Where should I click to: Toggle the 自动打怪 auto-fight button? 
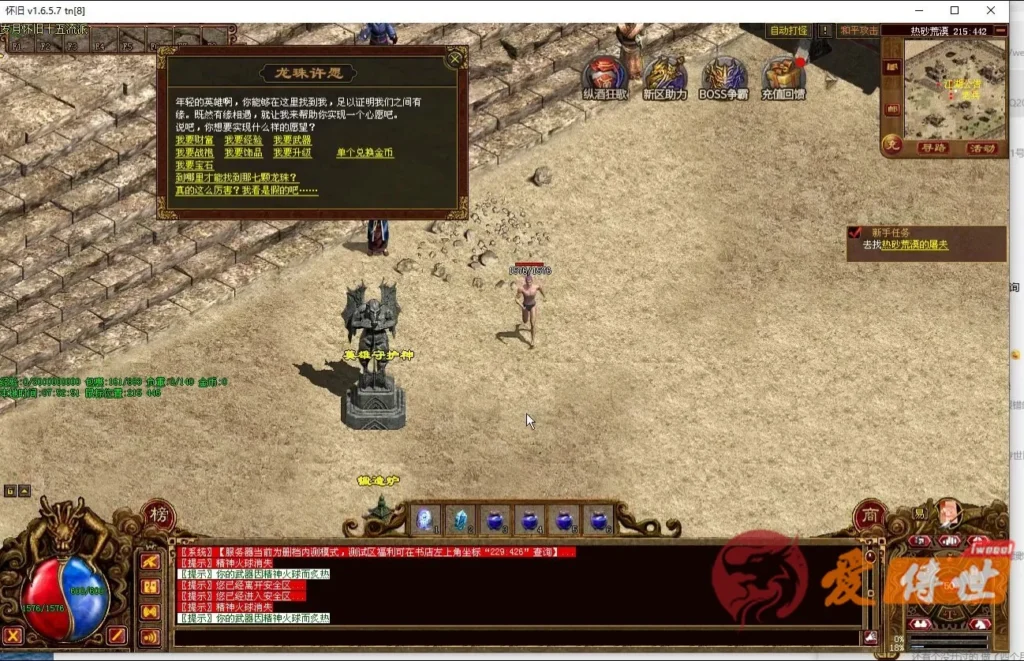789,31
